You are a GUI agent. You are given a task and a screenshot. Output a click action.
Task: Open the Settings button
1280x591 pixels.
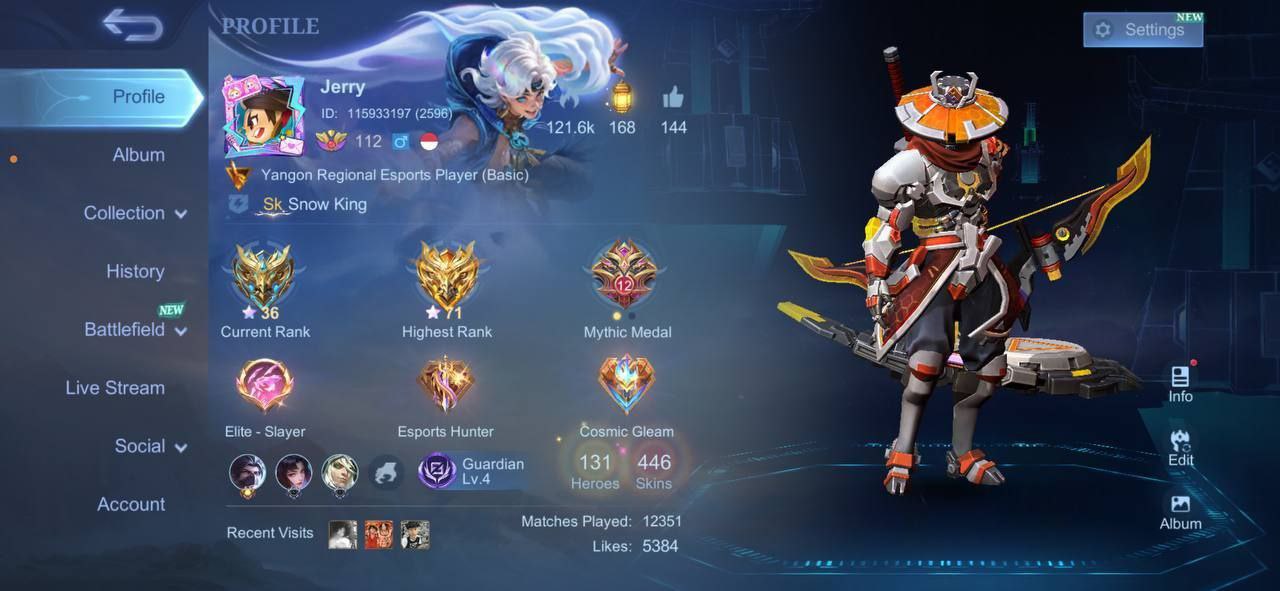1142,30
